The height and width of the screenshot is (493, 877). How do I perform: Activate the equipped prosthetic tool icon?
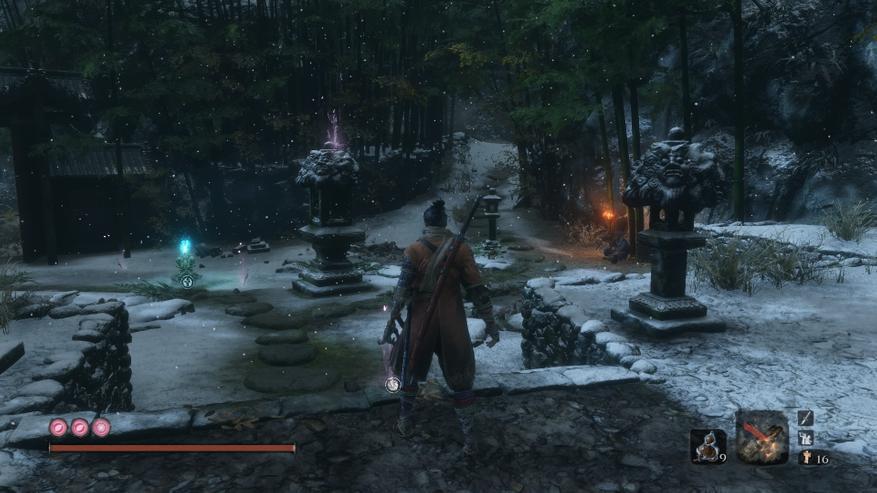762,437
